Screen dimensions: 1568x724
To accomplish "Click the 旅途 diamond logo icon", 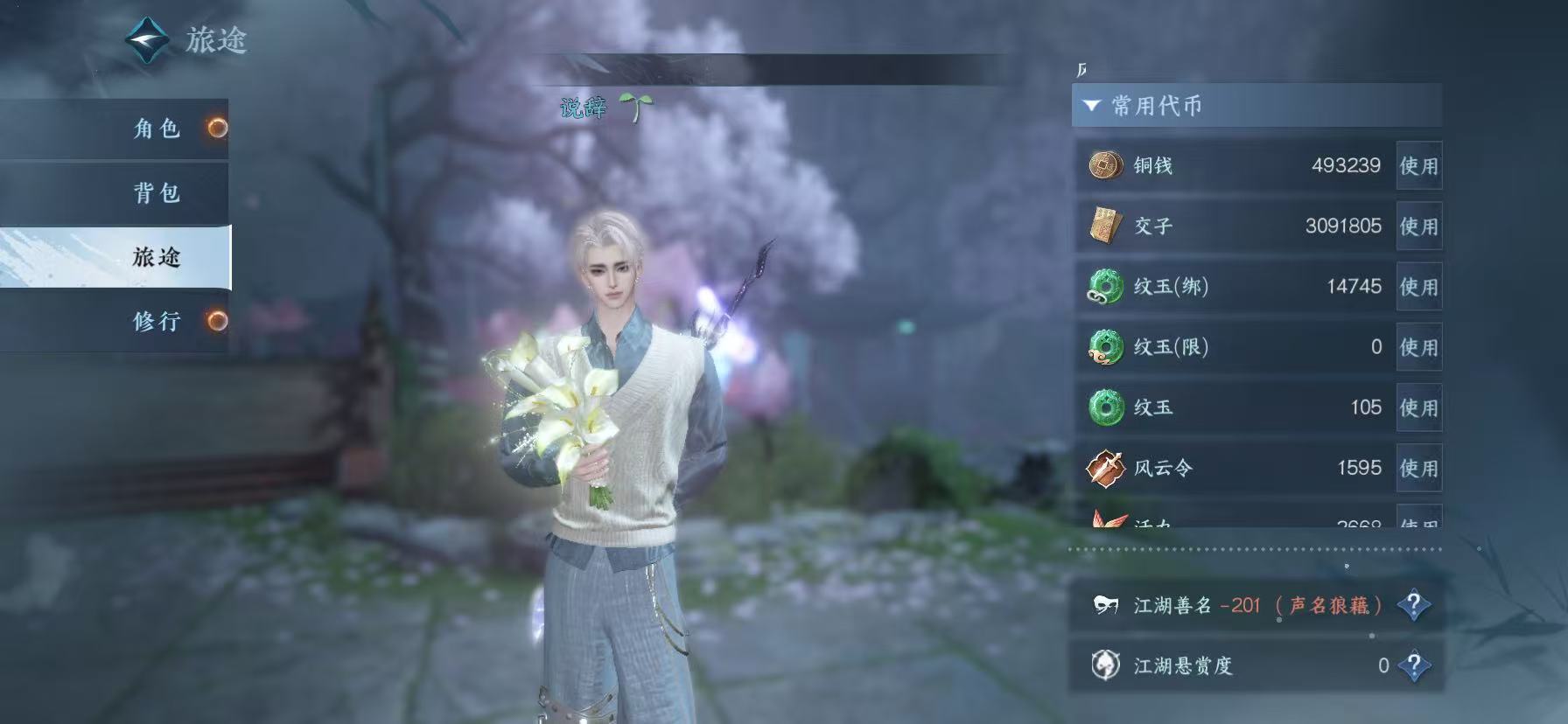I will coord(147,39).
